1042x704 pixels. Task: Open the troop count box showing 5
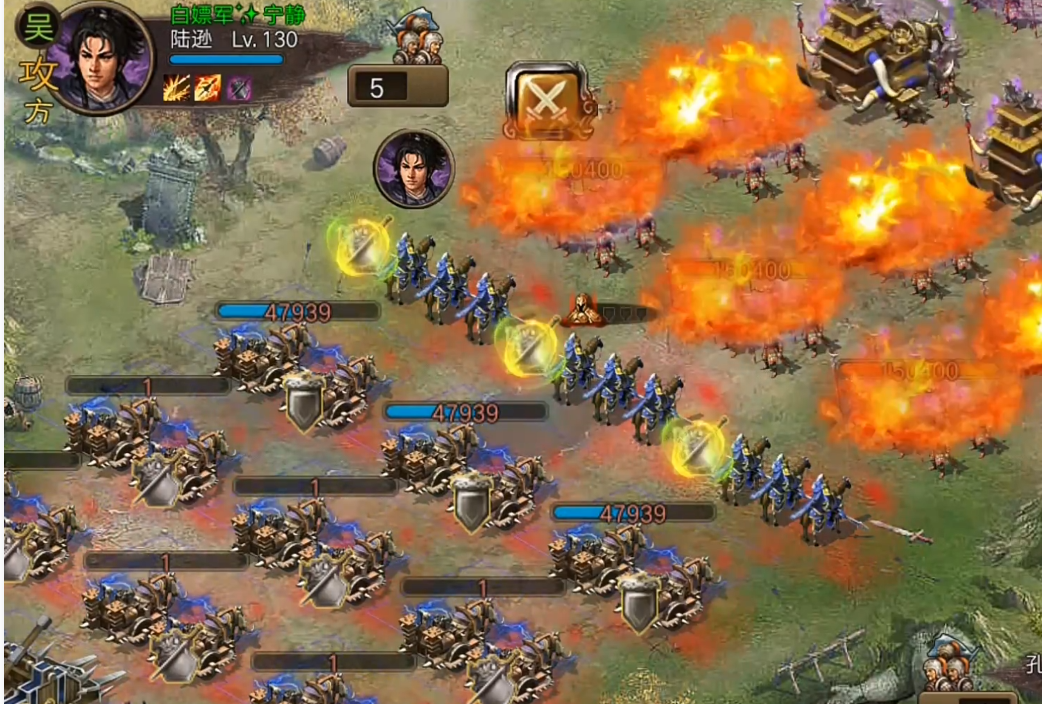pyautogui.click(x=397, y=87)
